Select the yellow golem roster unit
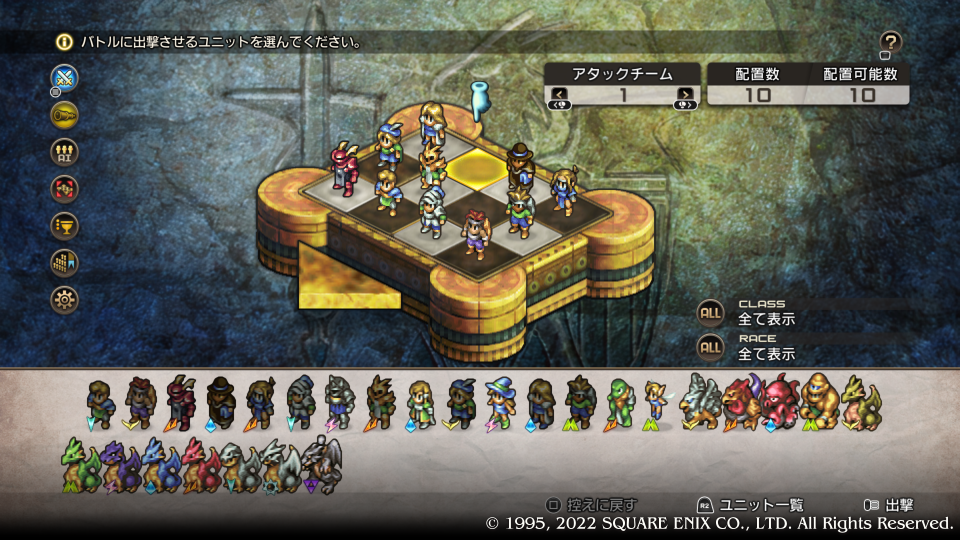 818,400
